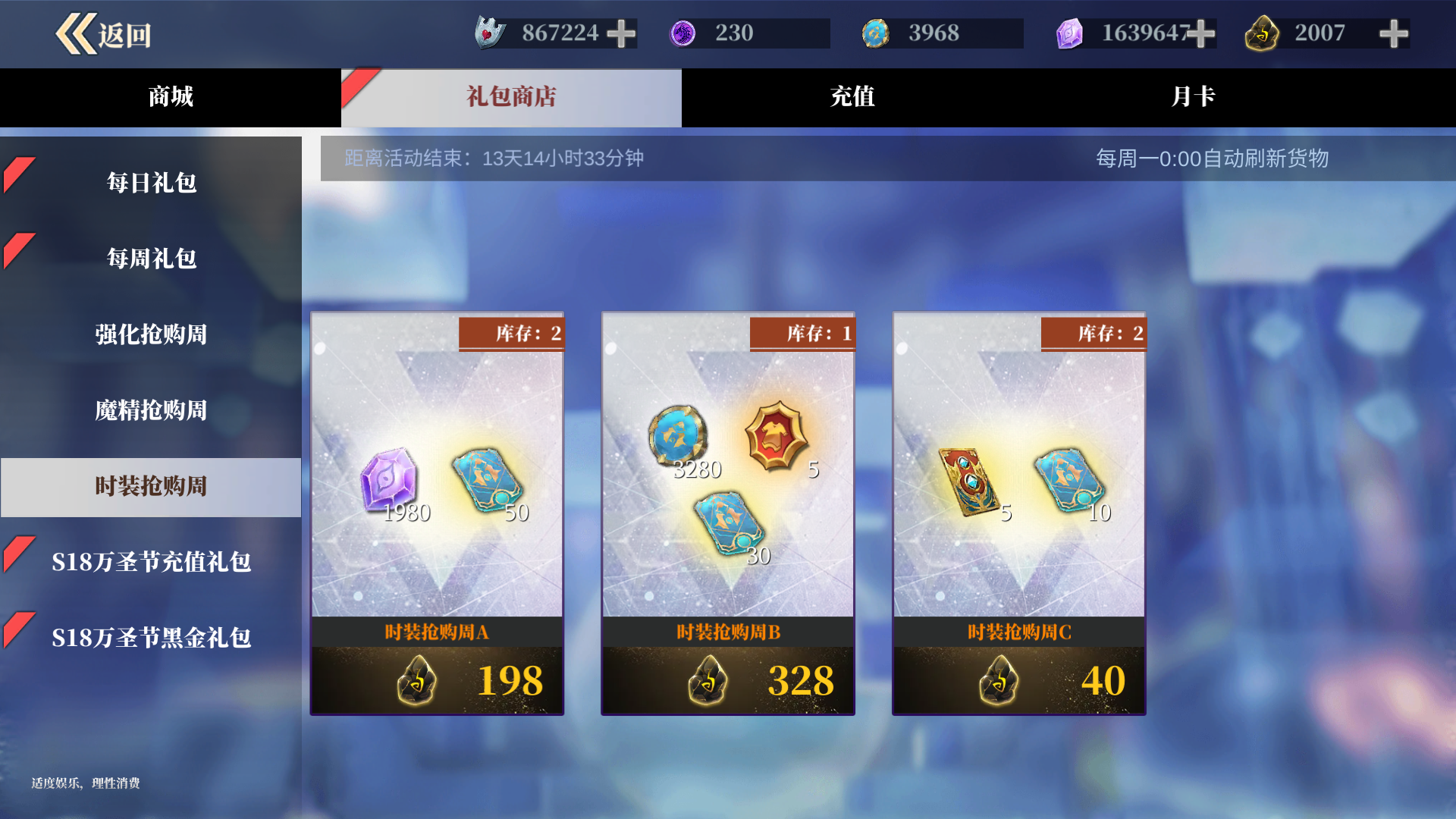Select the purple crystal currency icon
1456x819 pixels.
click(1070, 33)
